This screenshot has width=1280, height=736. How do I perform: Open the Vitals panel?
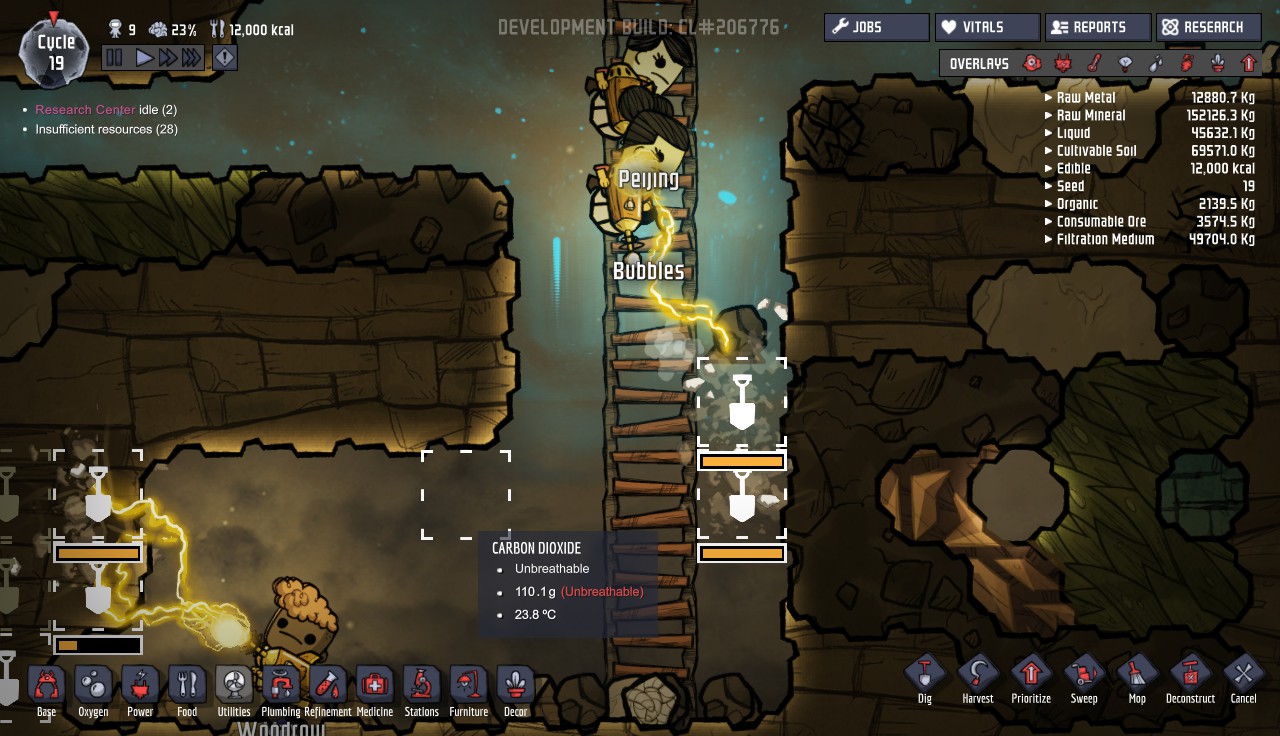(x=987, y=27)
